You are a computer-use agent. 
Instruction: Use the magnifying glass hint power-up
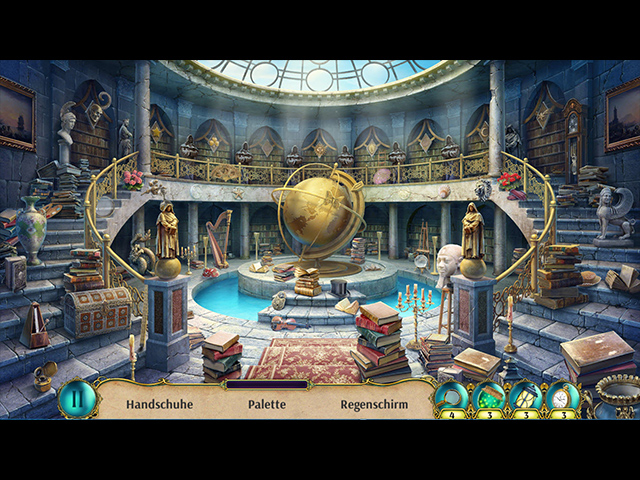(451, 397)
